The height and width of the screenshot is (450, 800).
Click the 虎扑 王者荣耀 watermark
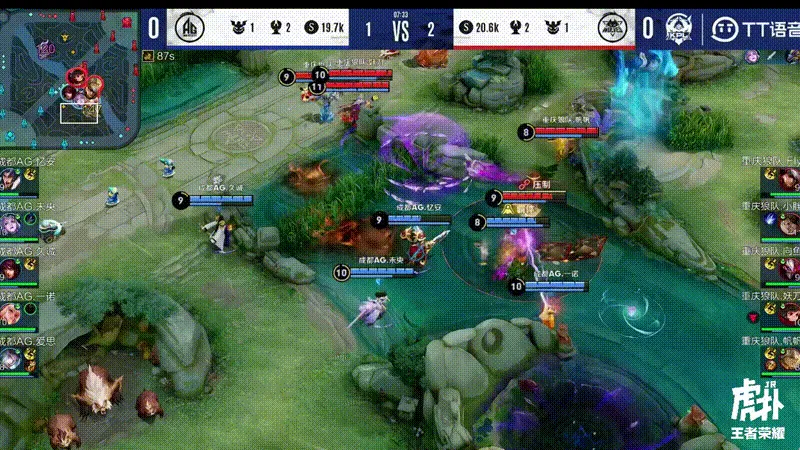[757, 410]
